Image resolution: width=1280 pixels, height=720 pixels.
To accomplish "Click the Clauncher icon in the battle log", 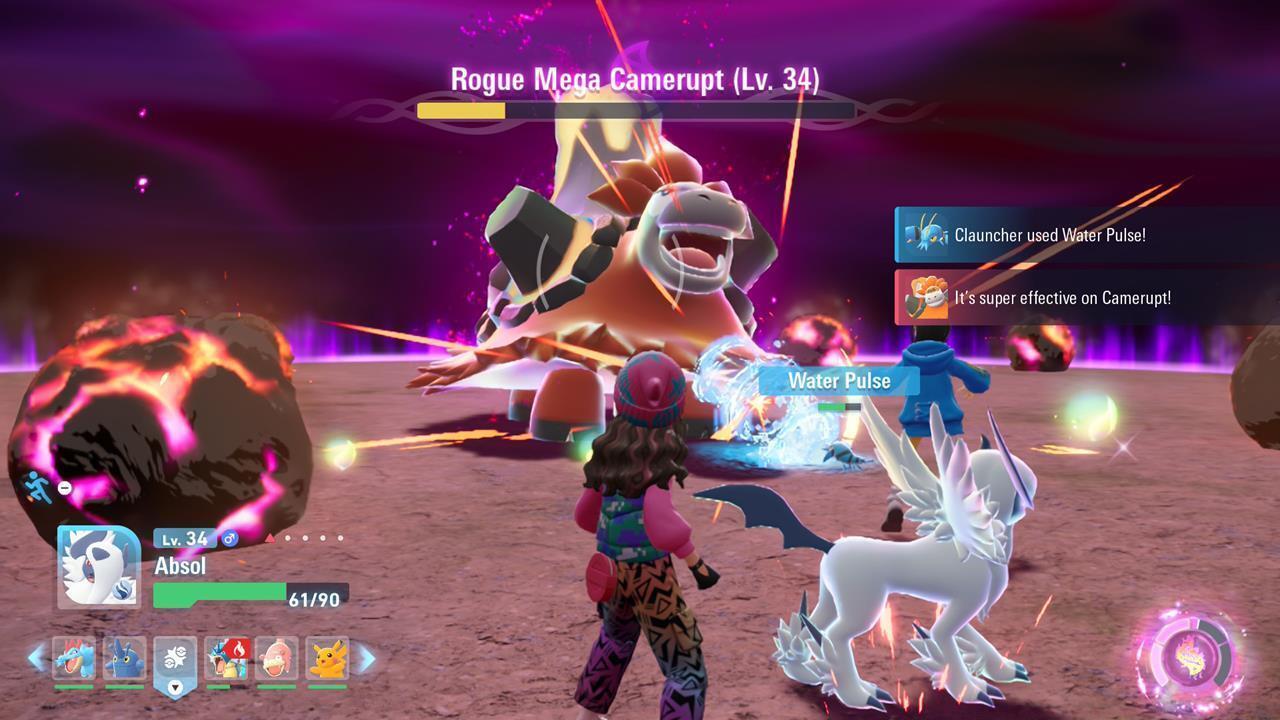I will (x=928, y=236).
